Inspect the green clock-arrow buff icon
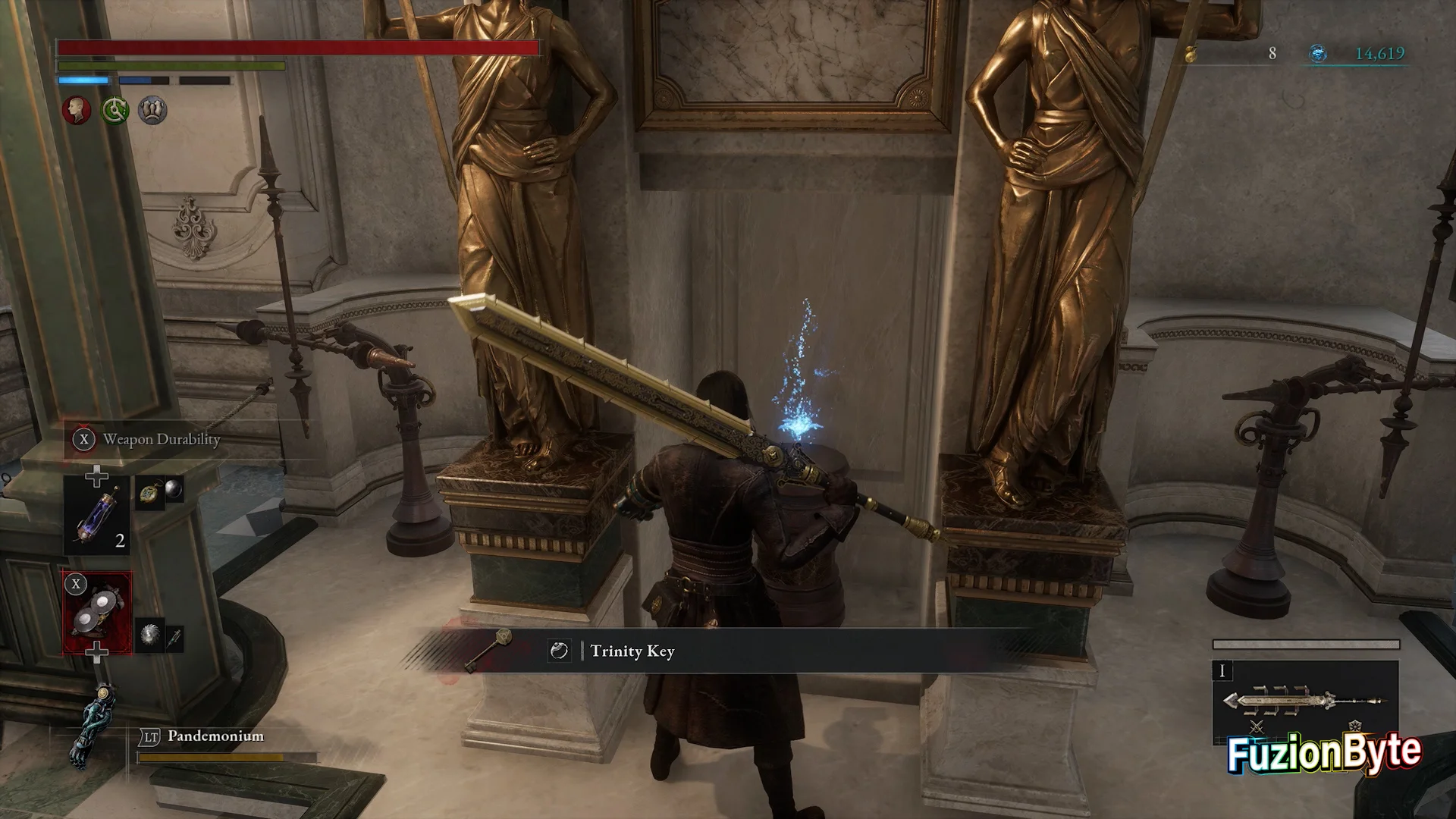This screenshot has width=1456, height=819. tap(115, 111)
